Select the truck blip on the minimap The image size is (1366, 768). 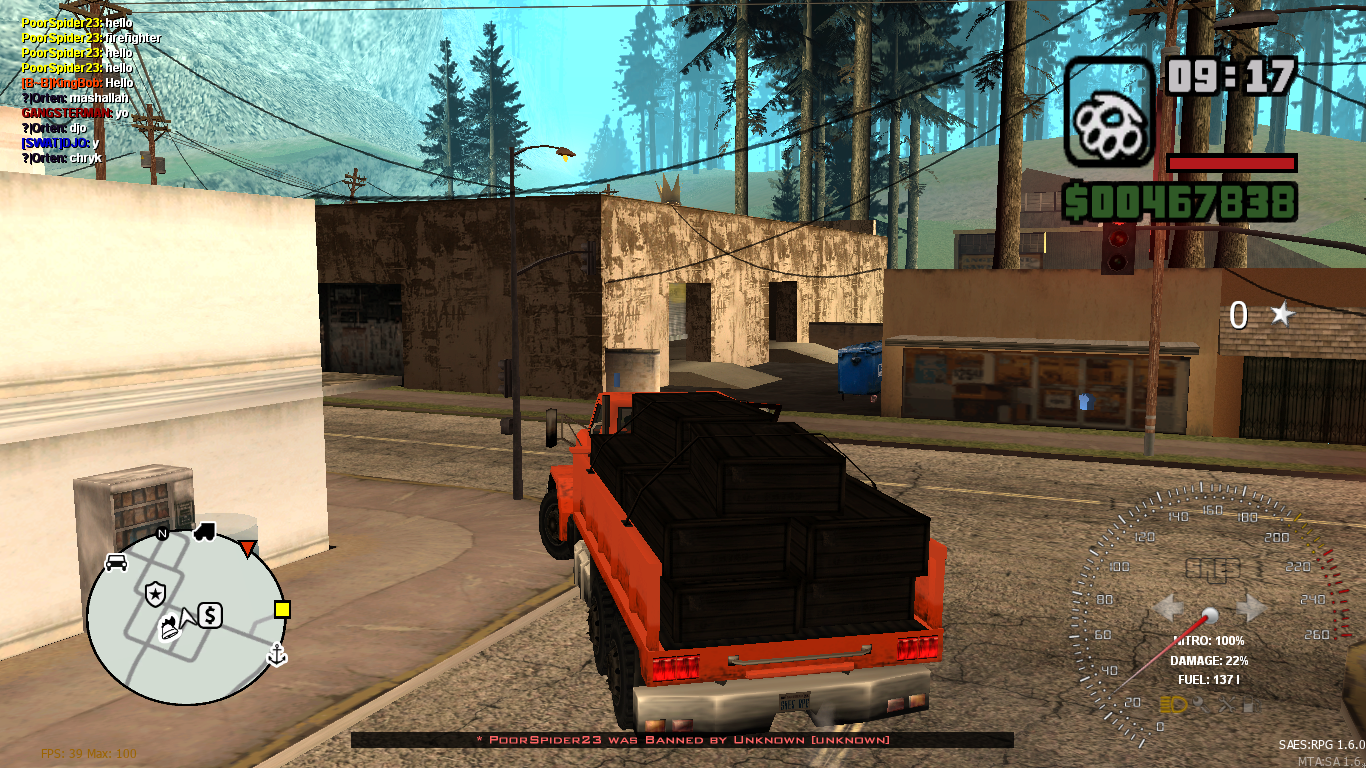point(205,531)
